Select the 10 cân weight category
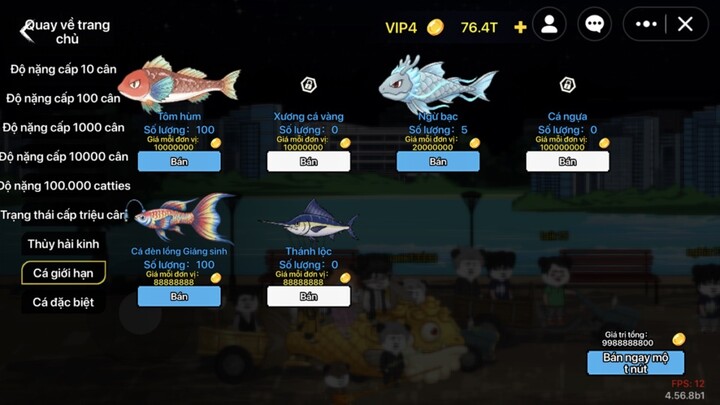Viewport: 720px width, 405px height. [x=65, y=69]
